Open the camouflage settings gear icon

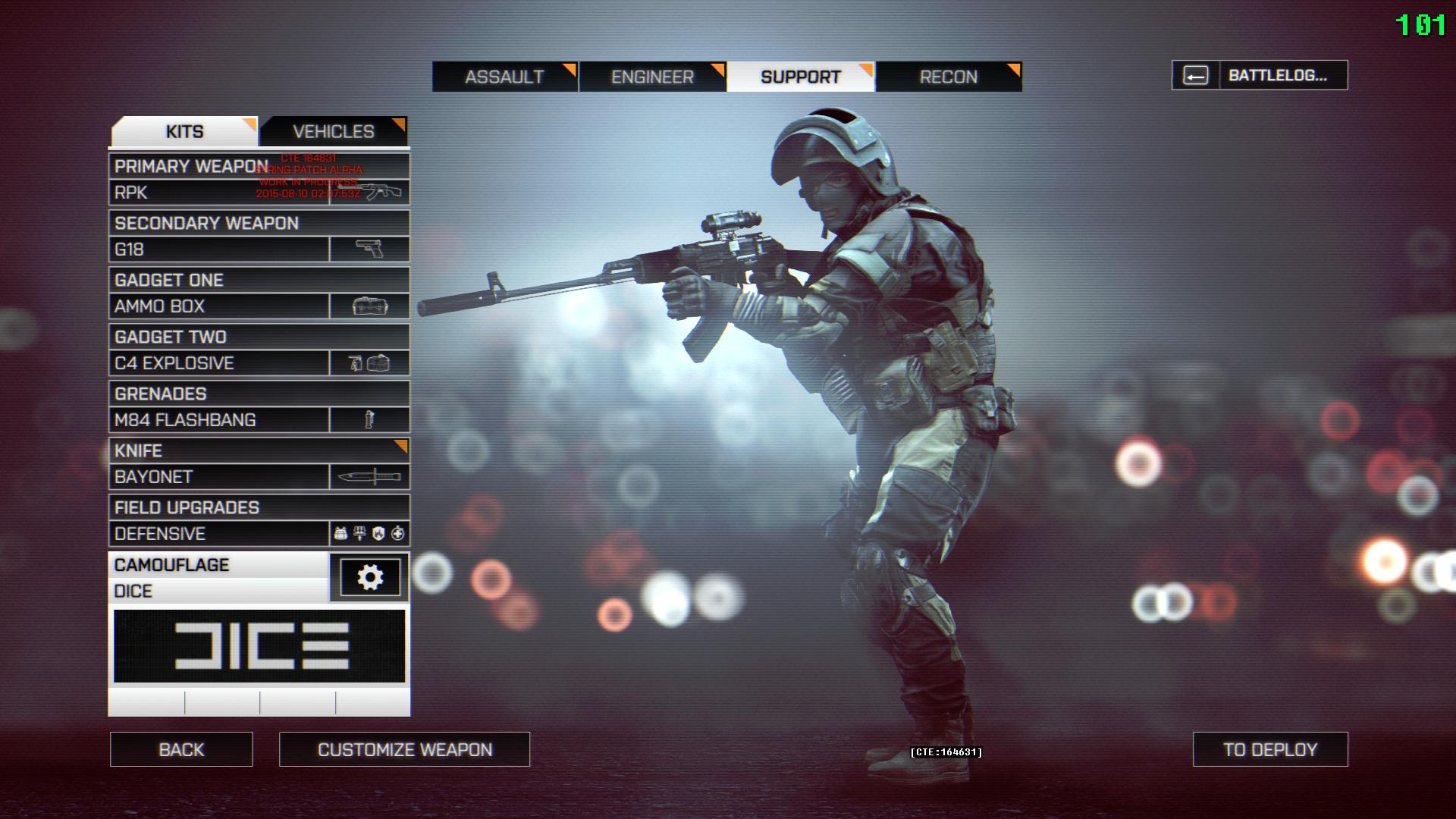pos(369,576)
